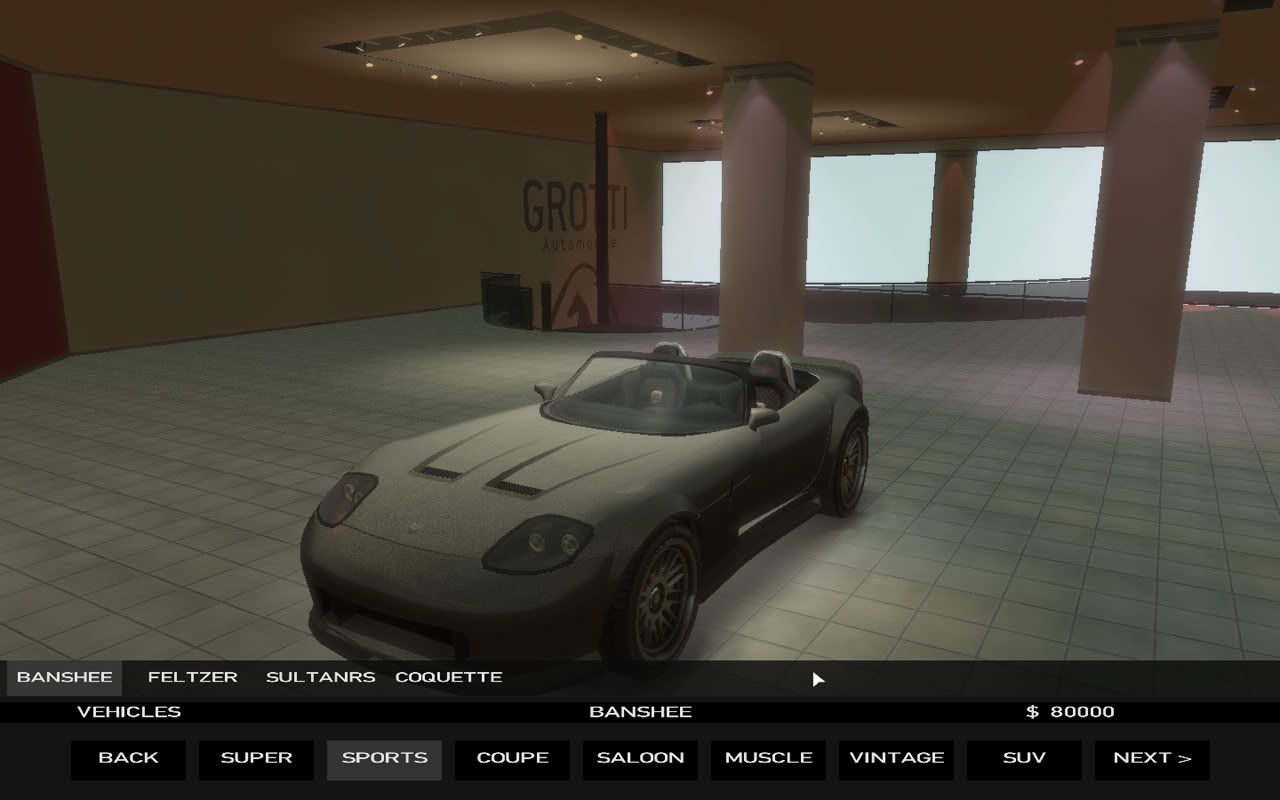Open the Sports category
The image size is (1280, 800).
(384, 758)
